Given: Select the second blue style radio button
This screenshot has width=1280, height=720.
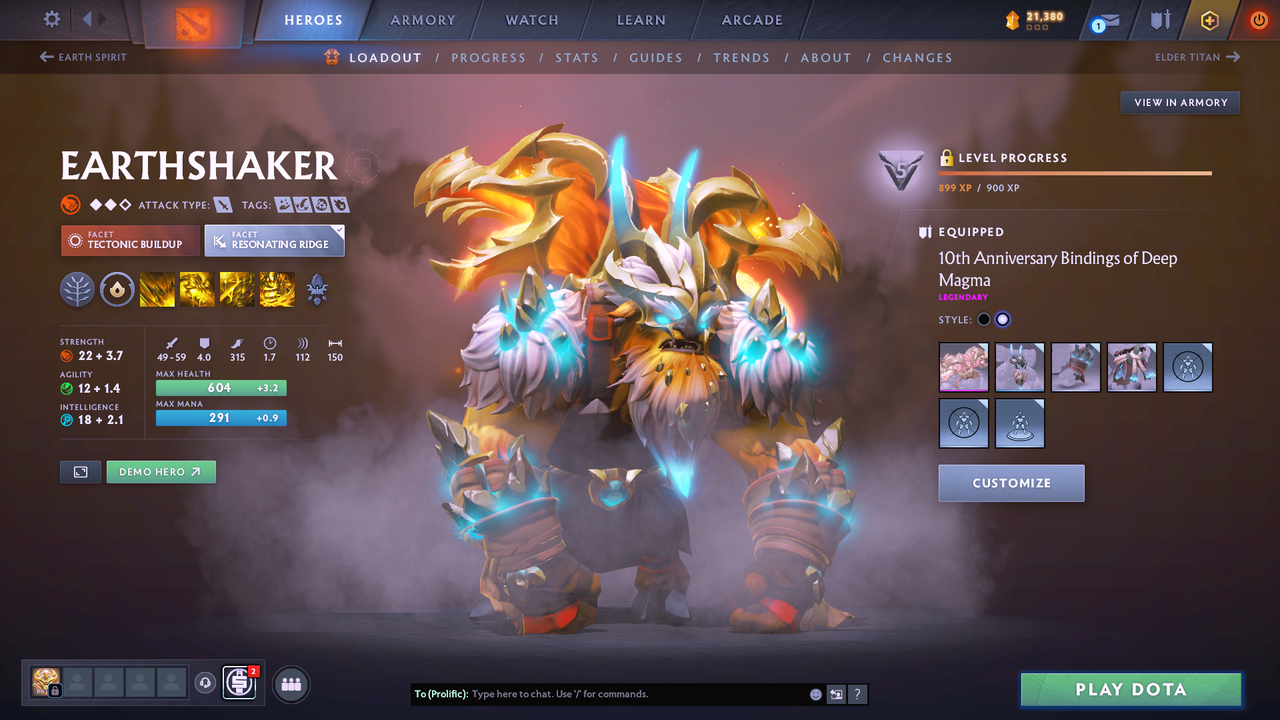Looking at the screenshot, I should click(x=1004, y=319).
